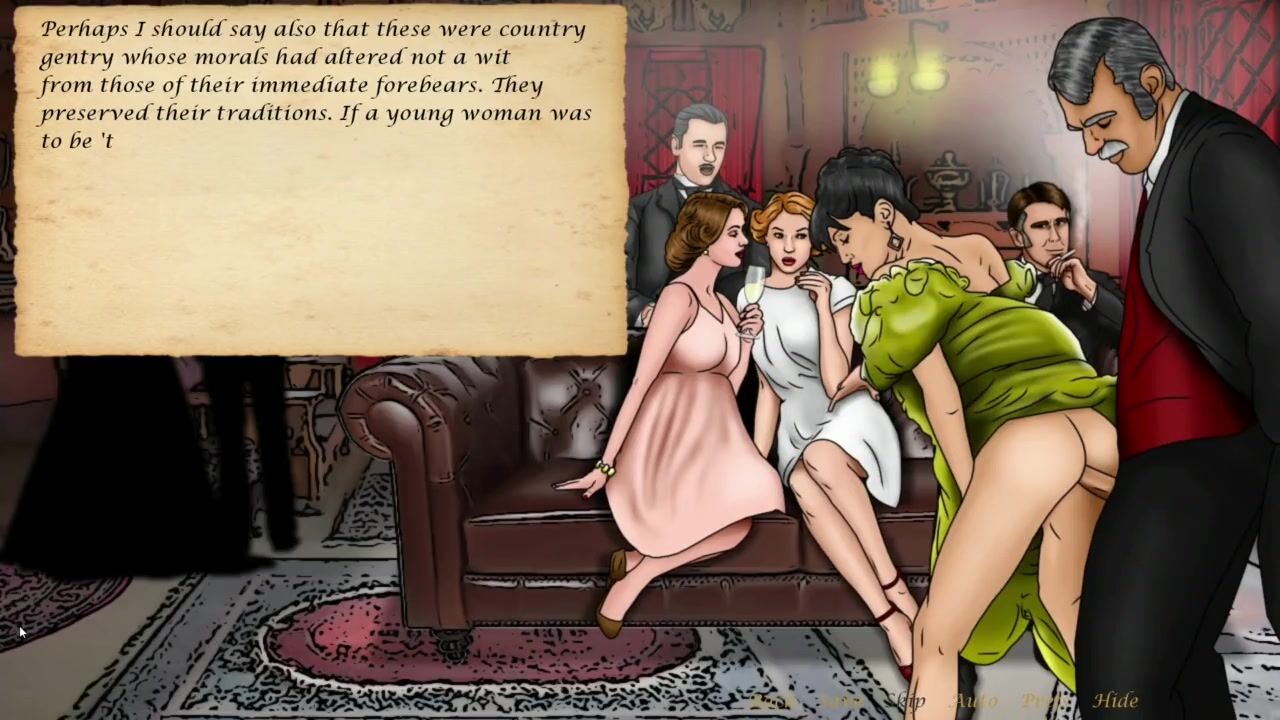Turn on Auto text advance
Viewport: 1280px width, 720px height.
[x=975, y=701]
